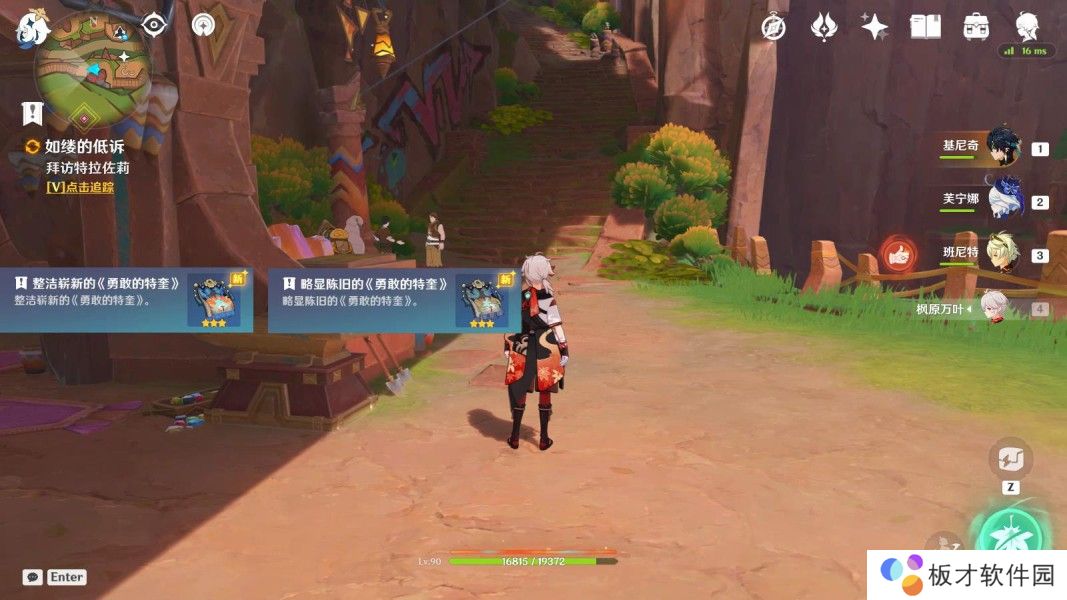This screenshot has height=600, width=1067.
Task: Click the quest marker icon above quest title
Action: (32, 113)
